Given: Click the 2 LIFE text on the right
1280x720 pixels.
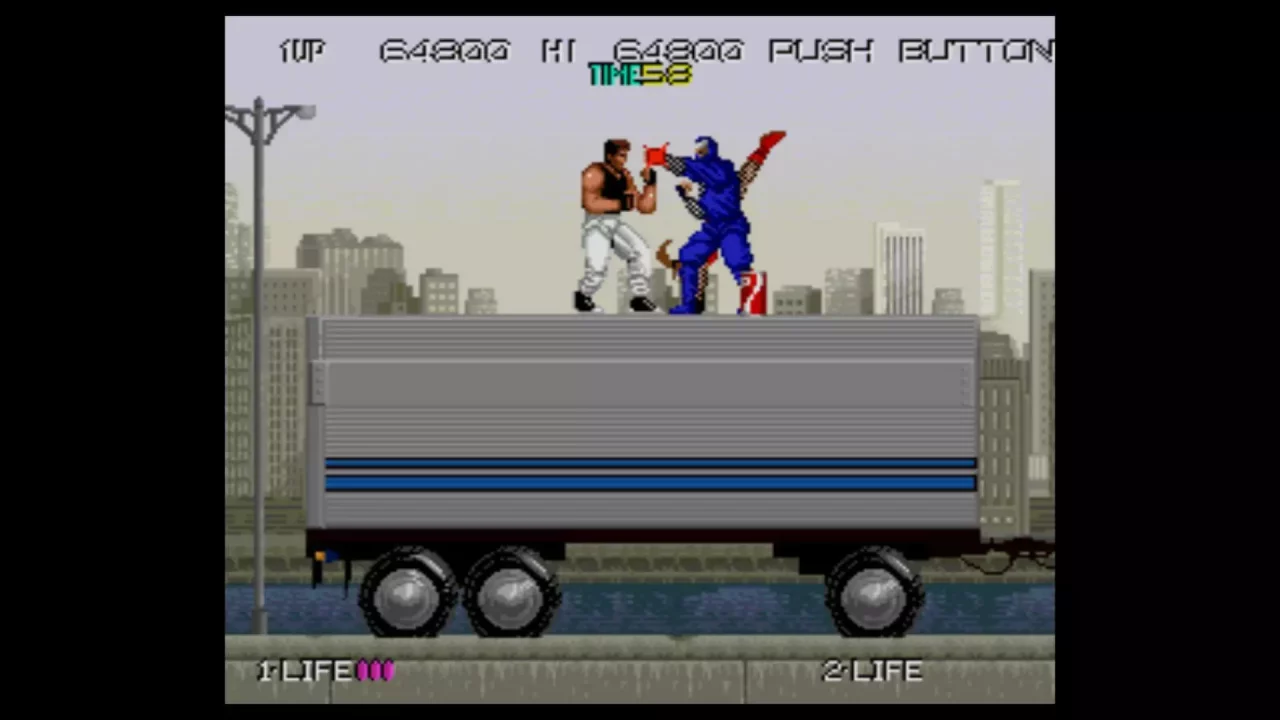Looking at the screenshot, I should click(870, 671).
